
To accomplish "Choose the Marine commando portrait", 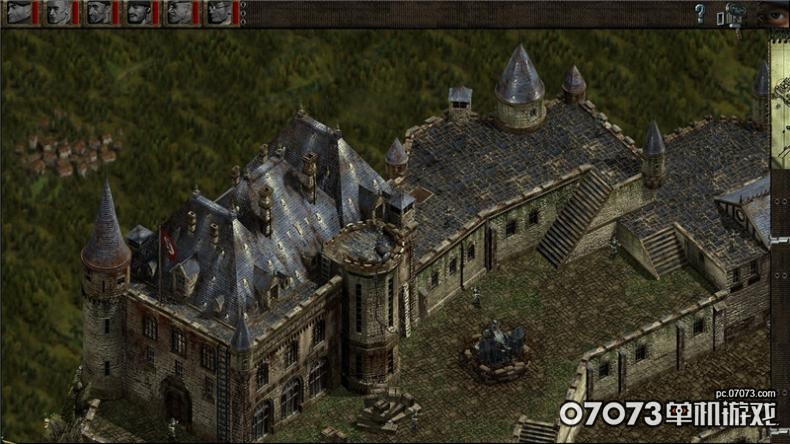I will [99, 13].
